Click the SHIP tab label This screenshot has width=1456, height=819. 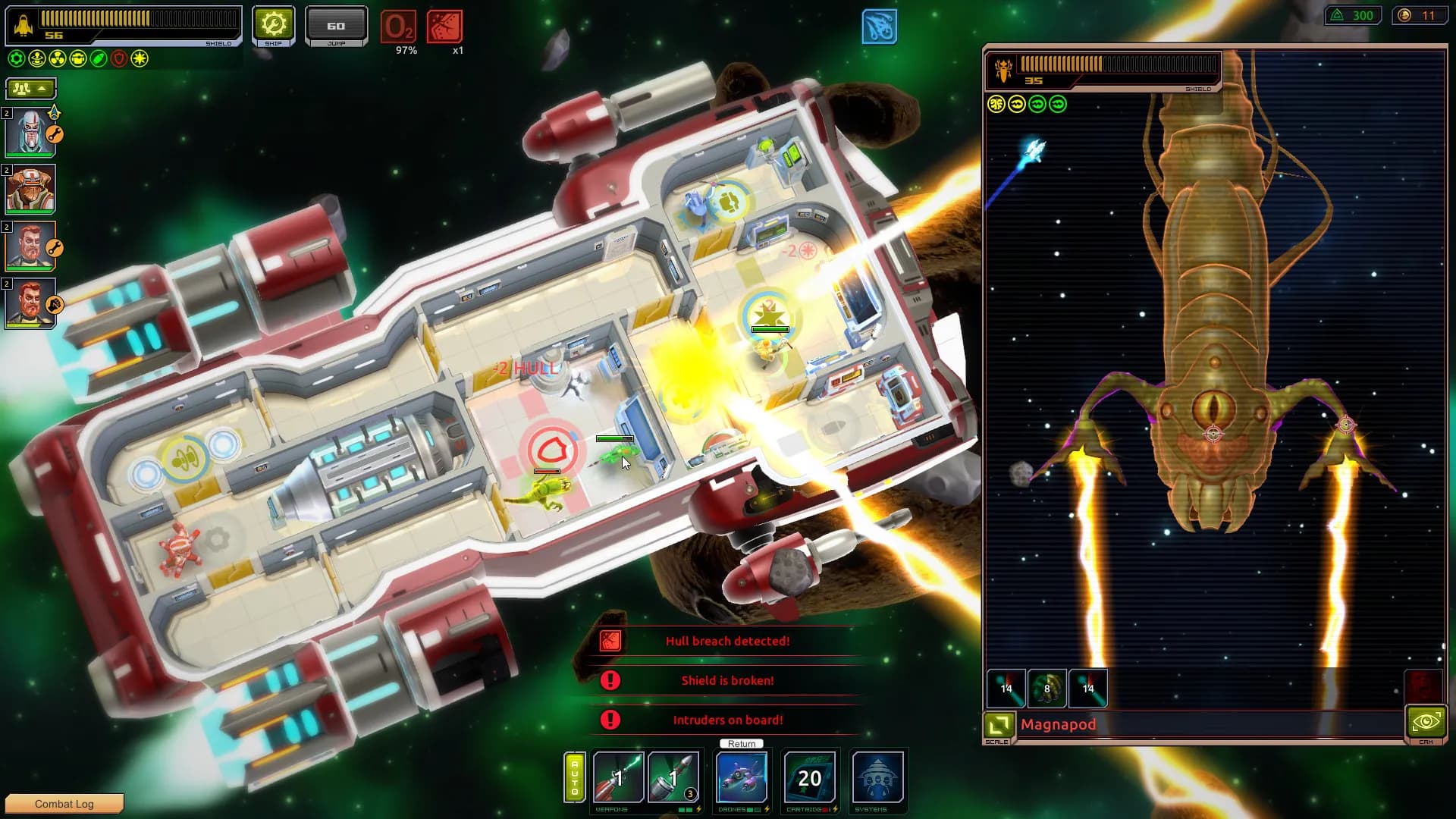273,43
